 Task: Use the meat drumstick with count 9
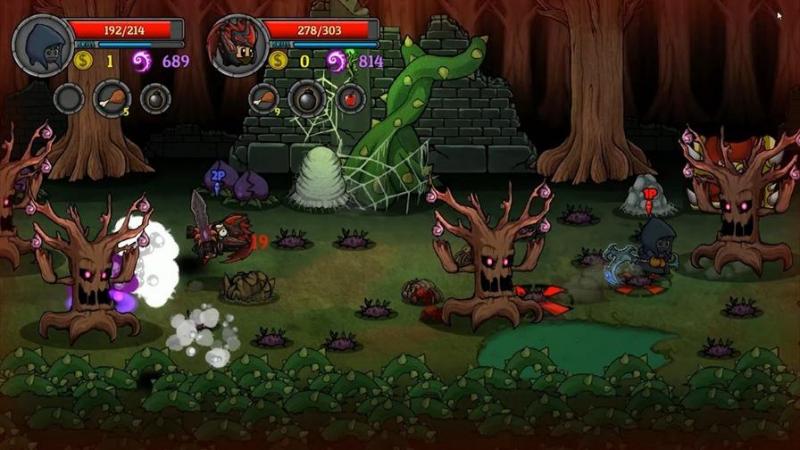[x=263, y=98]
